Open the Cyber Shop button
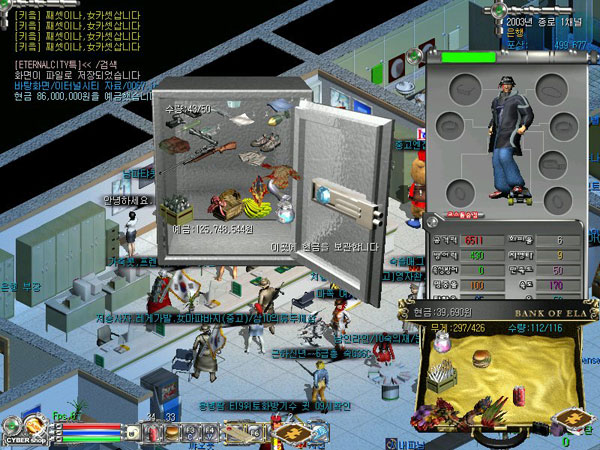 (18, 430)
